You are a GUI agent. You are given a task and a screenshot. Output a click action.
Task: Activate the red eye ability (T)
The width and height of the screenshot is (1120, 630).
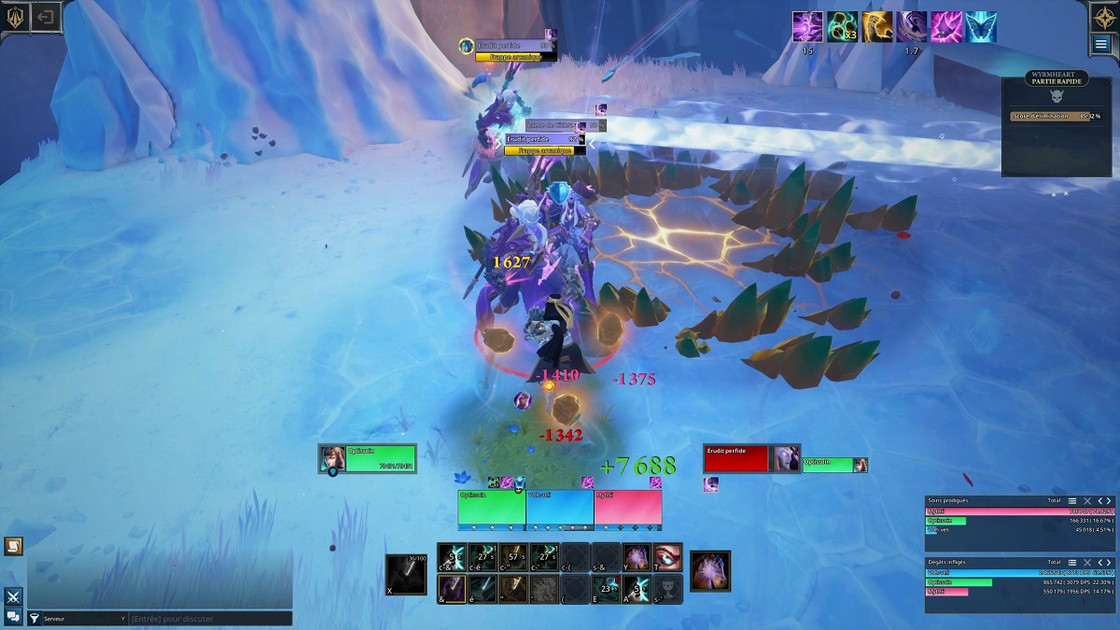668,558
